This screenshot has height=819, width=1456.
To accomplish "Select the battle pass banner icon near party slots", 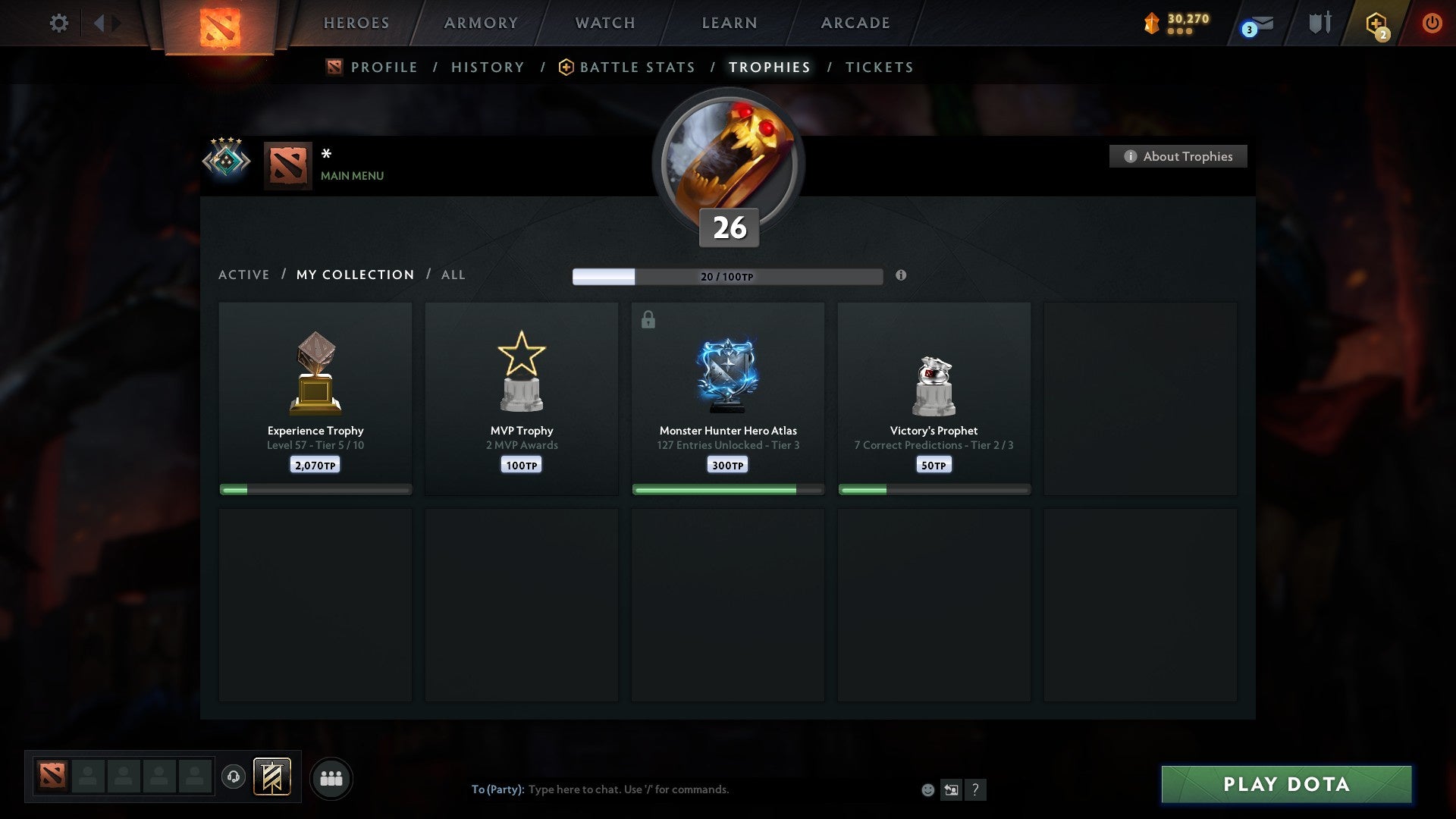I will pos(273,778).
